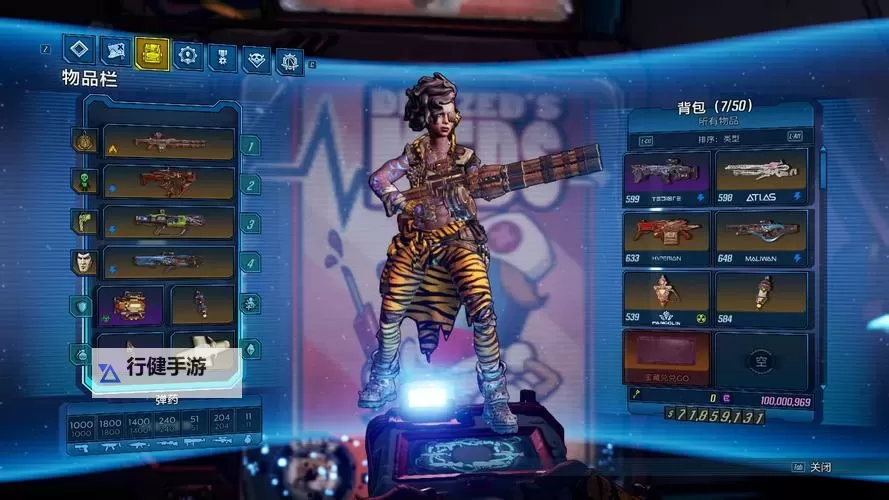
Task: Select weapon slot 1 in the equipment bar
Action: coord(169,143)
